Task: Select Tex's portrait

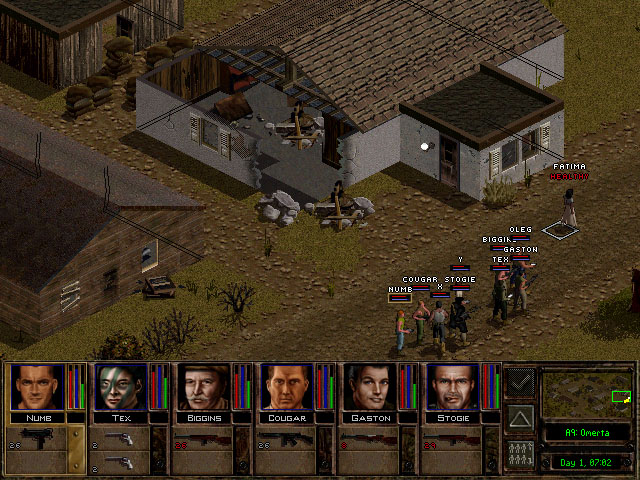Action: coord(120,387)
